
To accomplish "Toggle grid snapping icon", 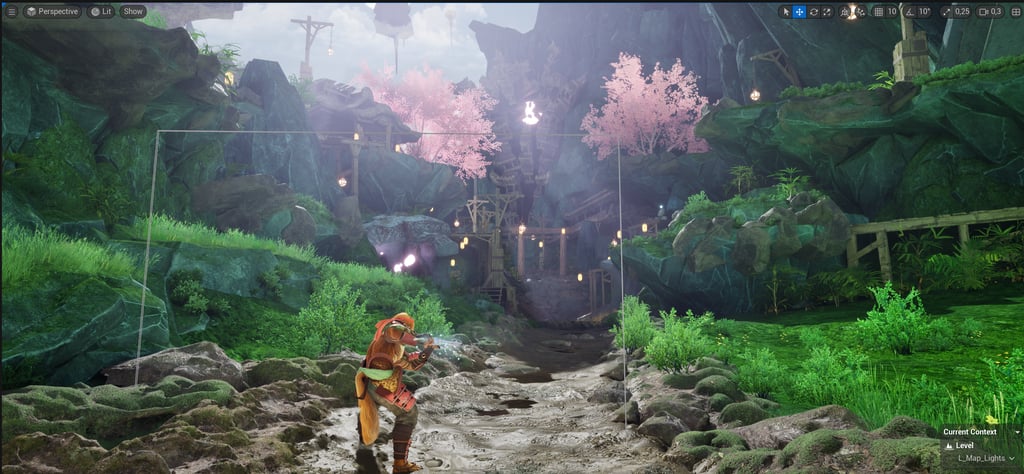I will (x=878, y=12).
